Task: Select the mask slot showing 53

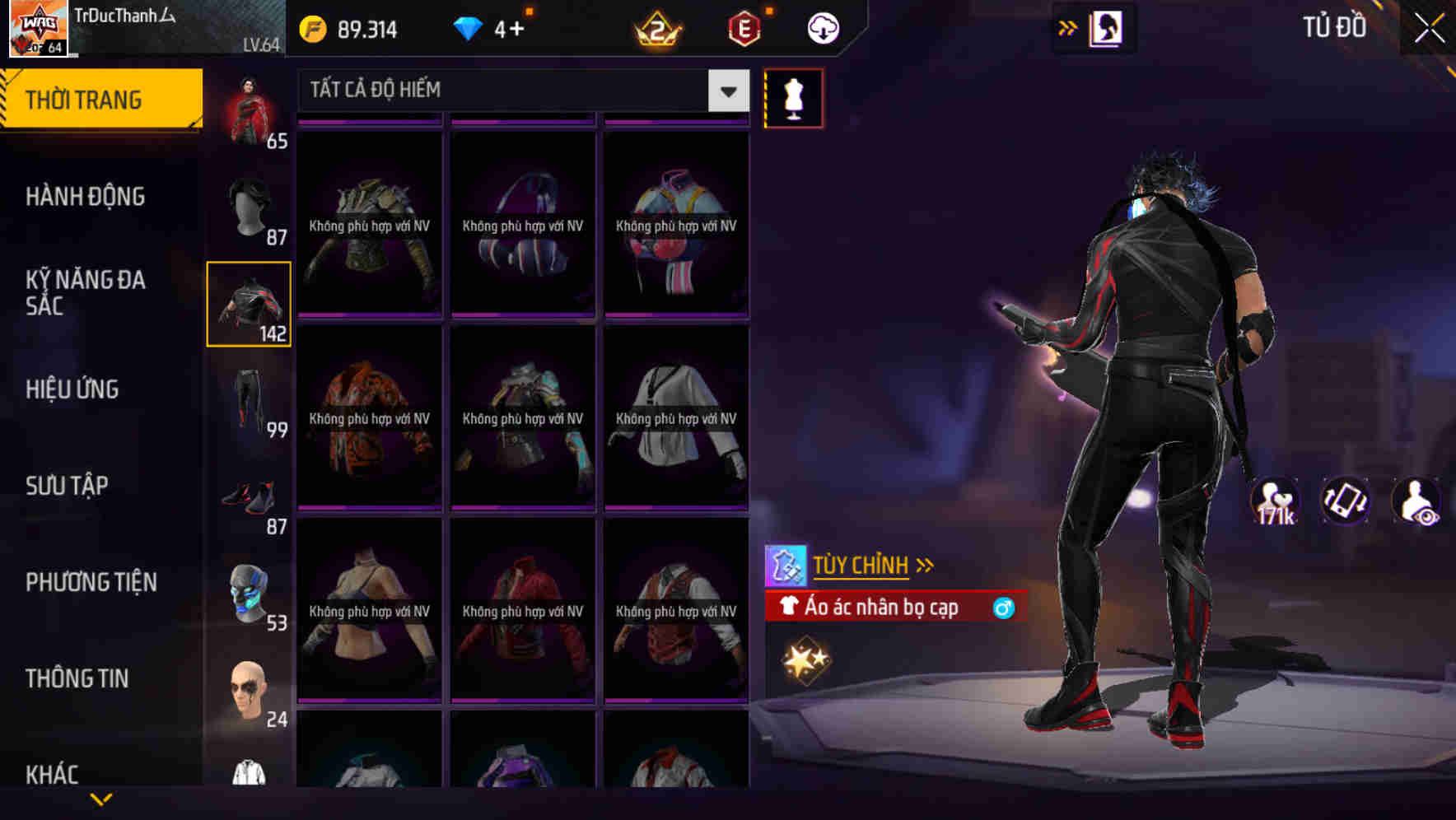Action: point(249,594)
